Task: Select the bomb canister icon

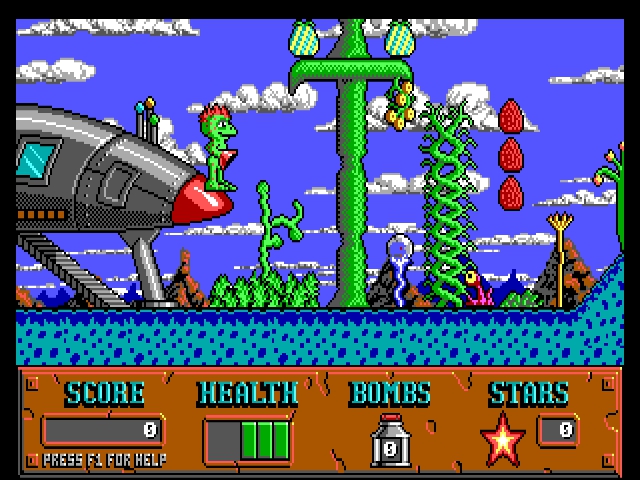Action: click(390, 440)
